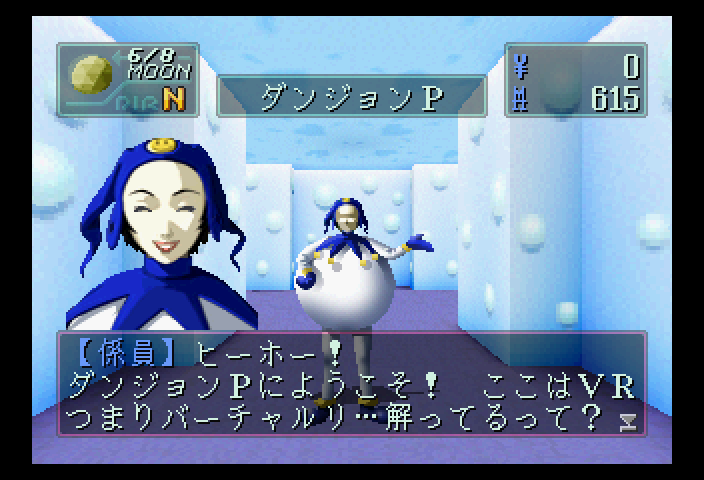Click the attendant's speaker portrait
704x480 pixels.
[160, 235]
